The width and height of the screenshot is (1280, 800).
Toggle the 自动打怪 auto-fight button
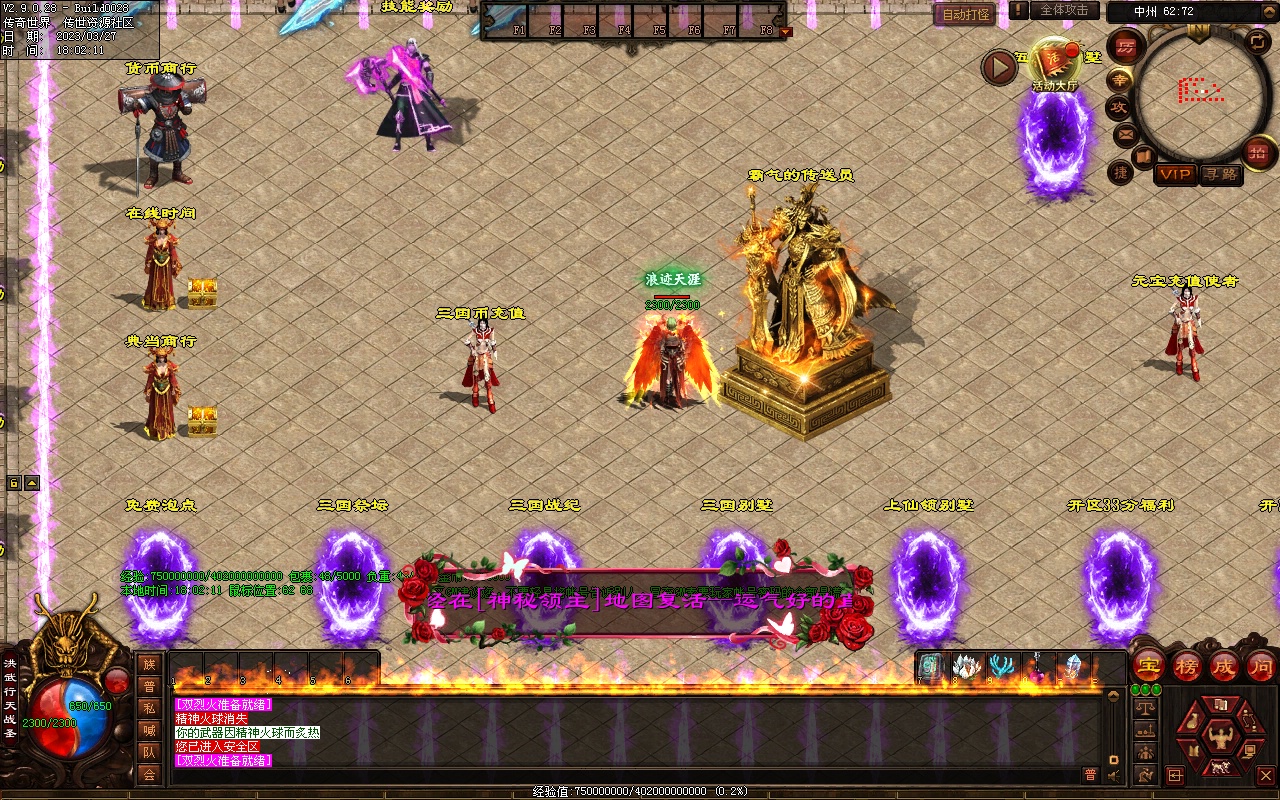[x=965, y=14]
